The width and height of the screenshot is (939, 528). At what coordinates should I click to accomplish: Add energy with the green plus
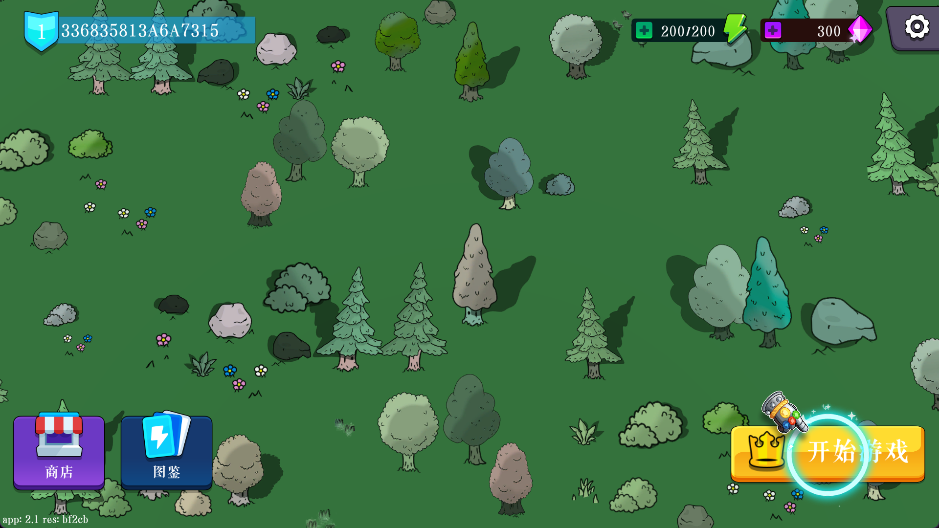pyautogui.click(x=643, y=30)
